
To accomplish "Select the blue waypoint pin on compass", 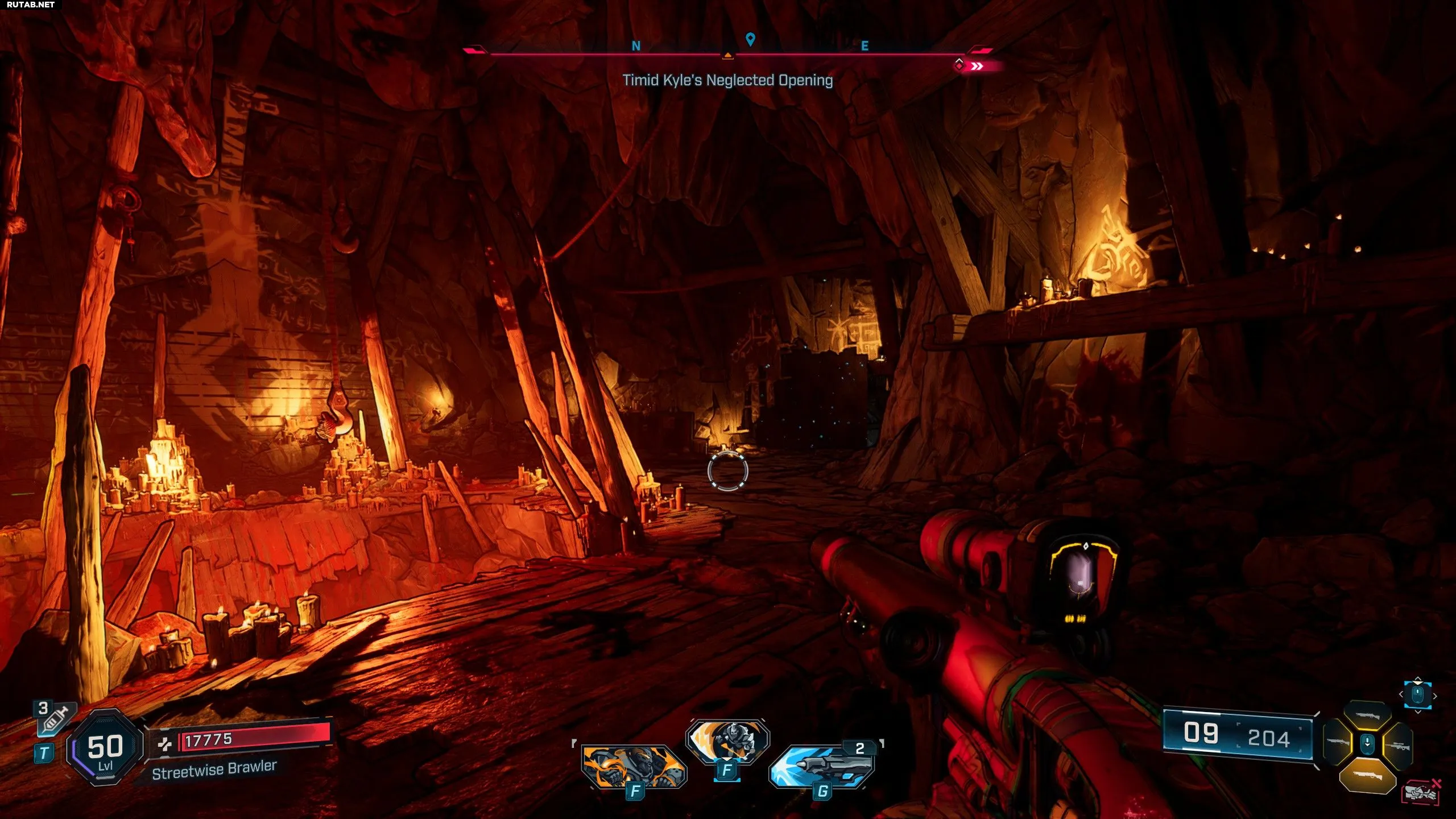I will [750, 39].
